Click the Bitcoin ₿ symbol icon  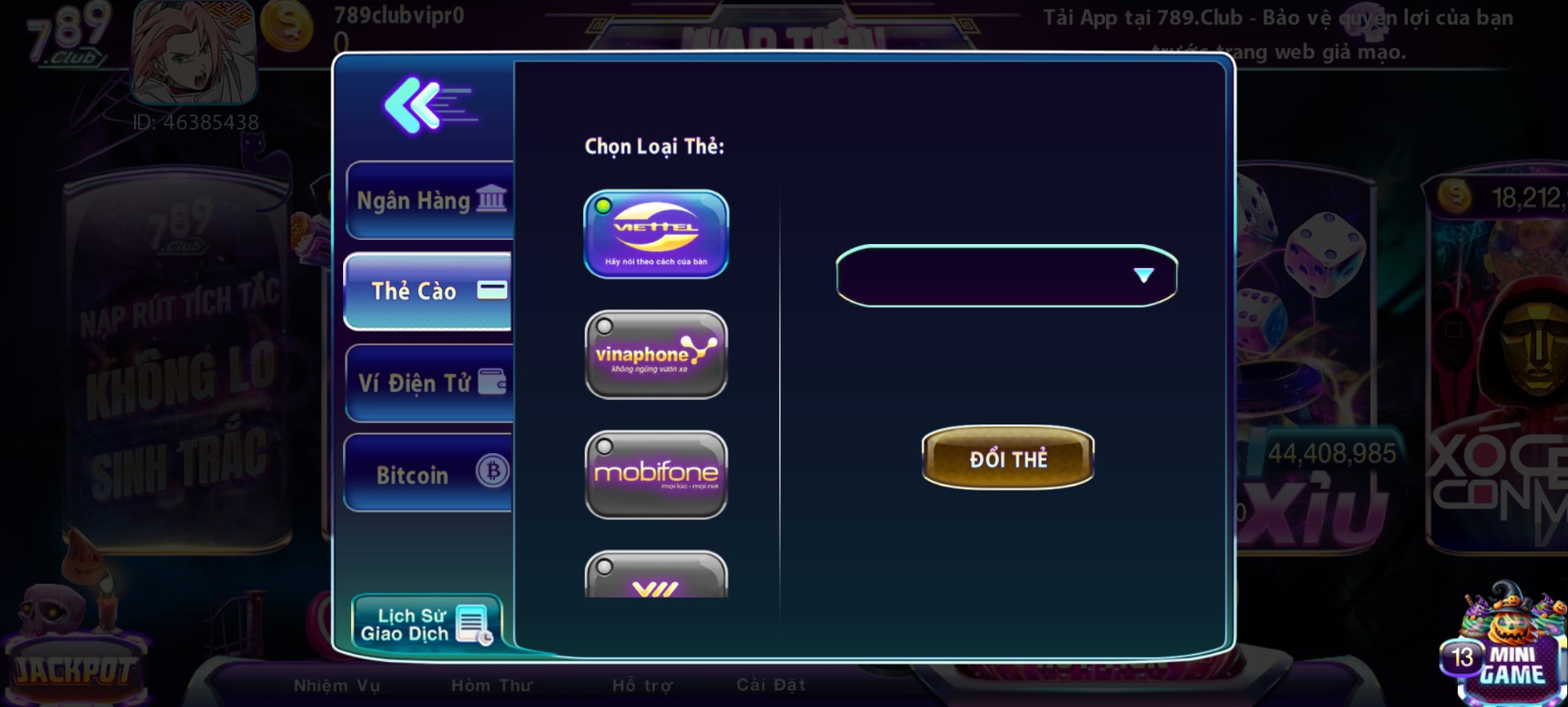492,472
